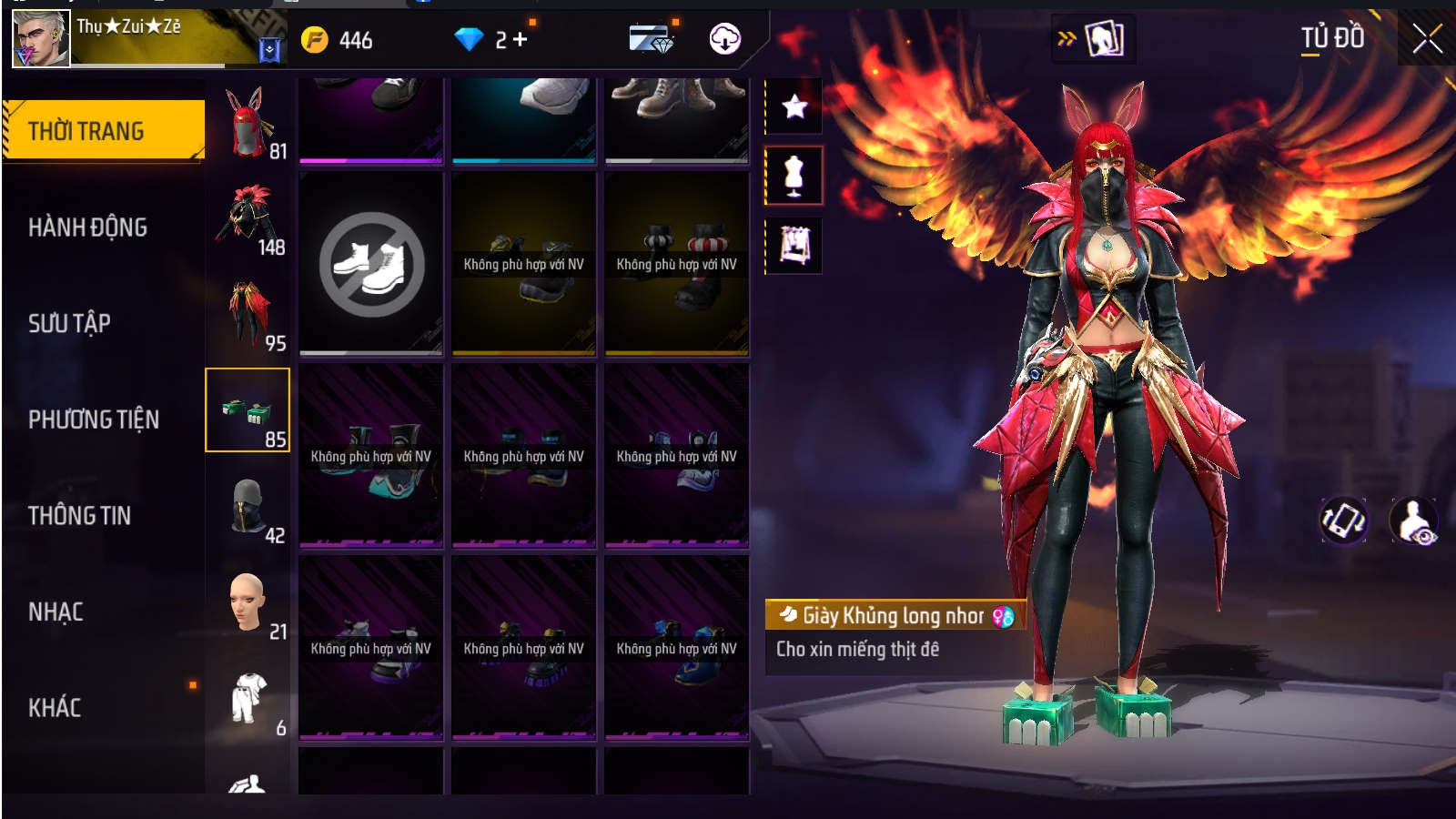This screenshot has width=1456, height=819.
Task: Click the unequip shoes slot
Action: point(371,264)
